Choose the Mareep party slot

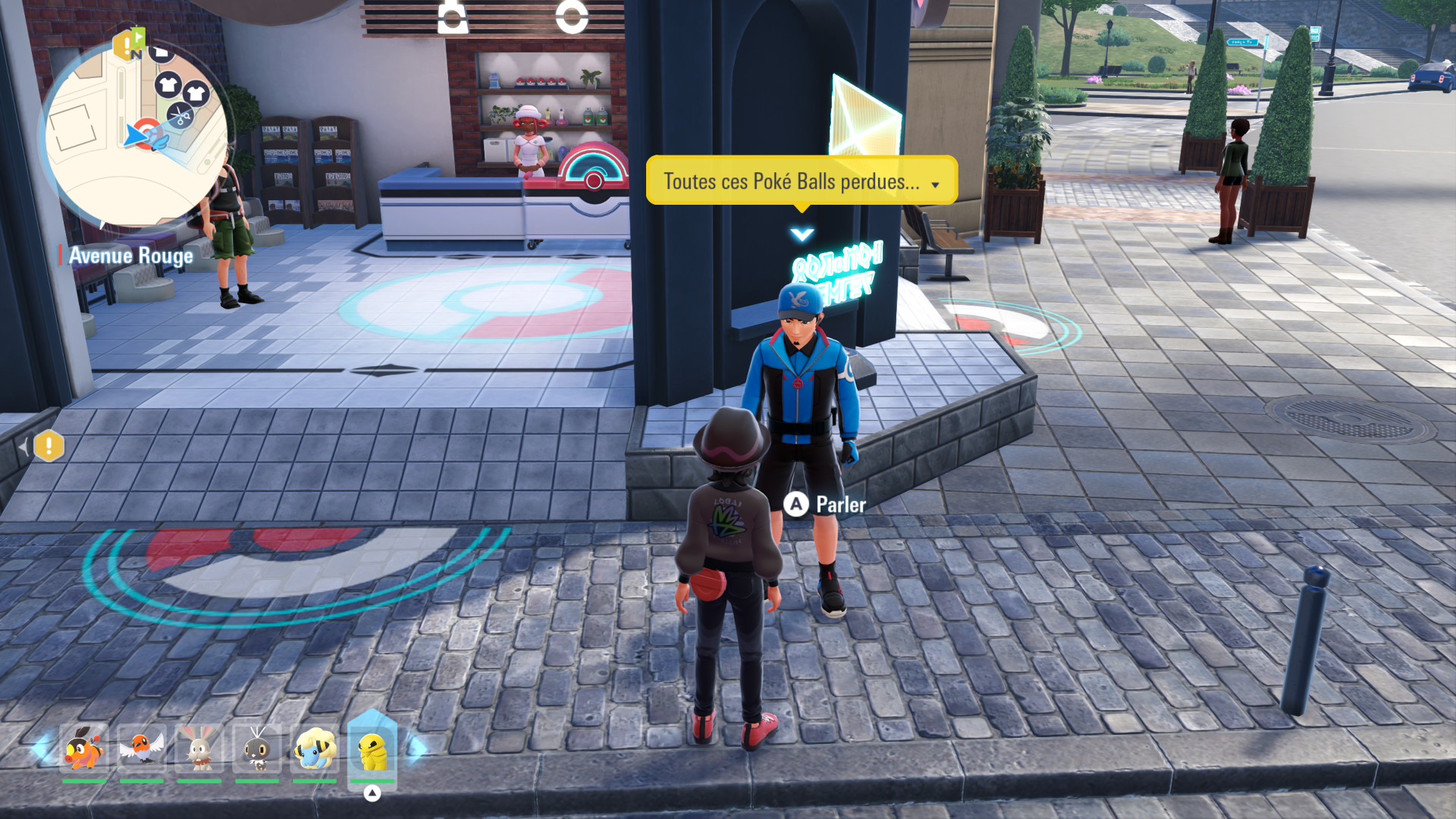[315, 748]
